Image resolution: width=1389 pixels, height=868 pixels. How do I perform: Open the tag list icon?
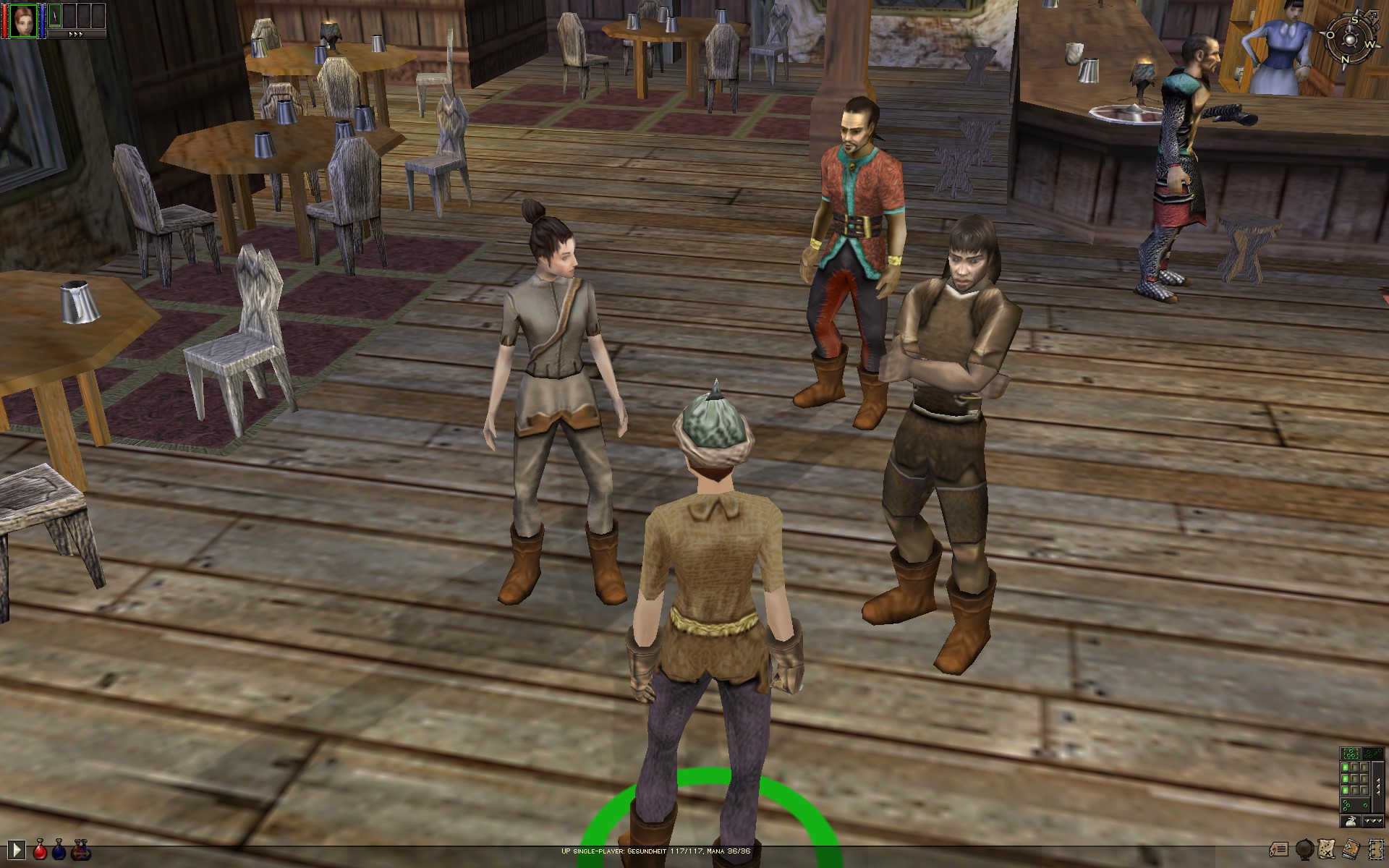tap(1280, 848)
